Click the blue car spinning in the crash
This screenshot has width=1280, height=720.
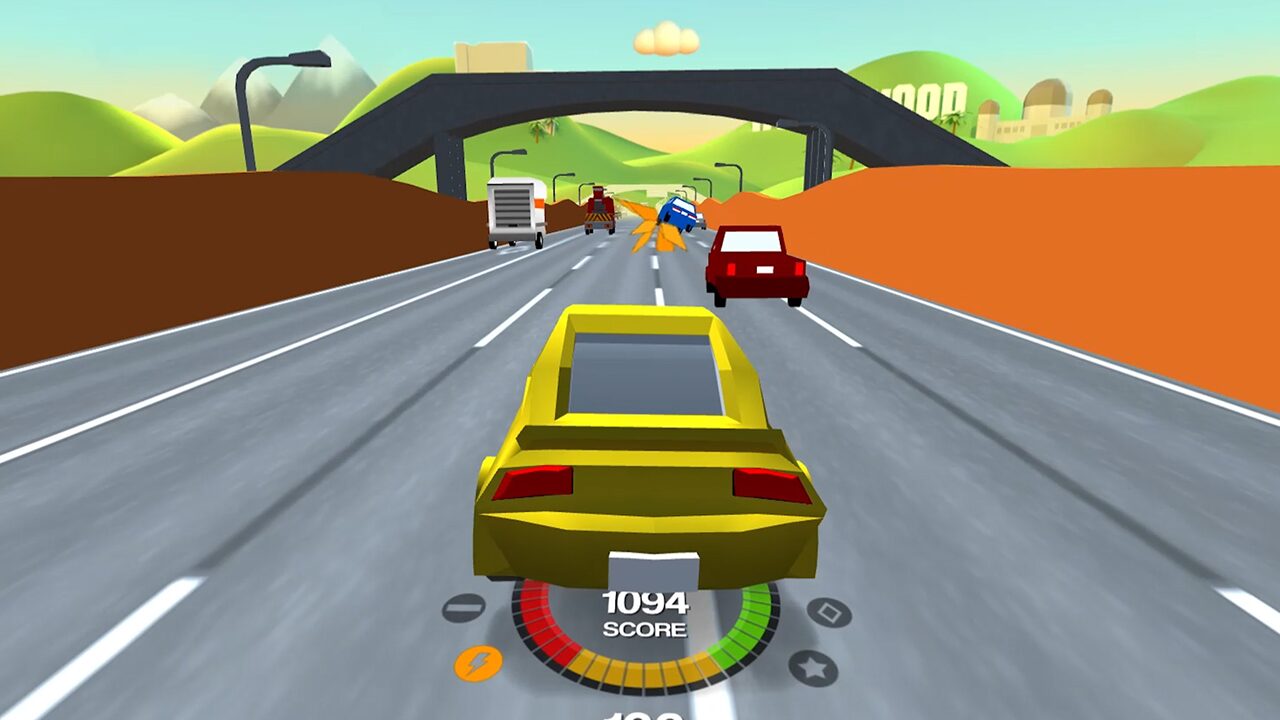point(679,214)
